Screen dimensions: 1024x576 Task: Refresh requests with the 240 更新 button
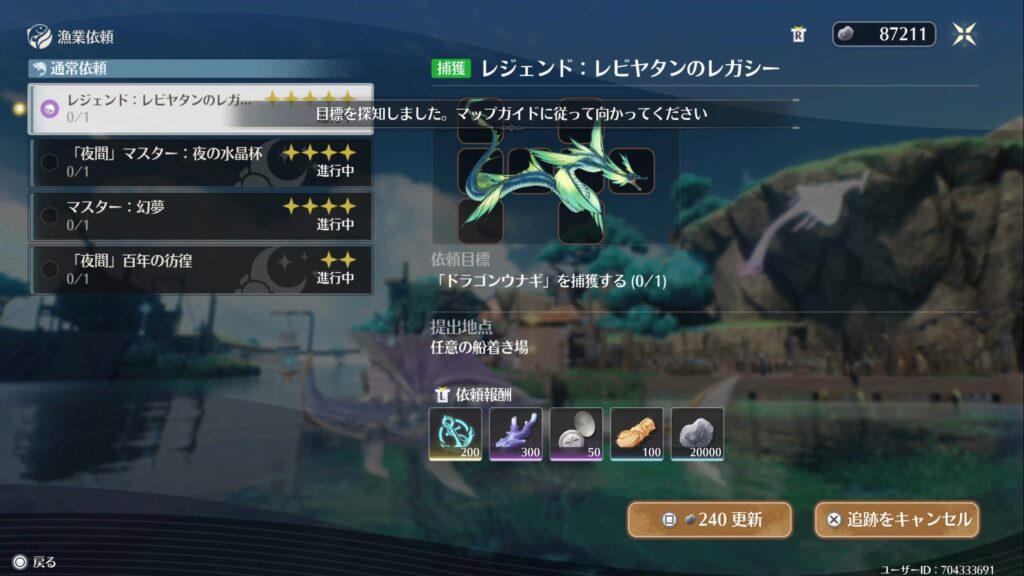click(x=709, y=520)
